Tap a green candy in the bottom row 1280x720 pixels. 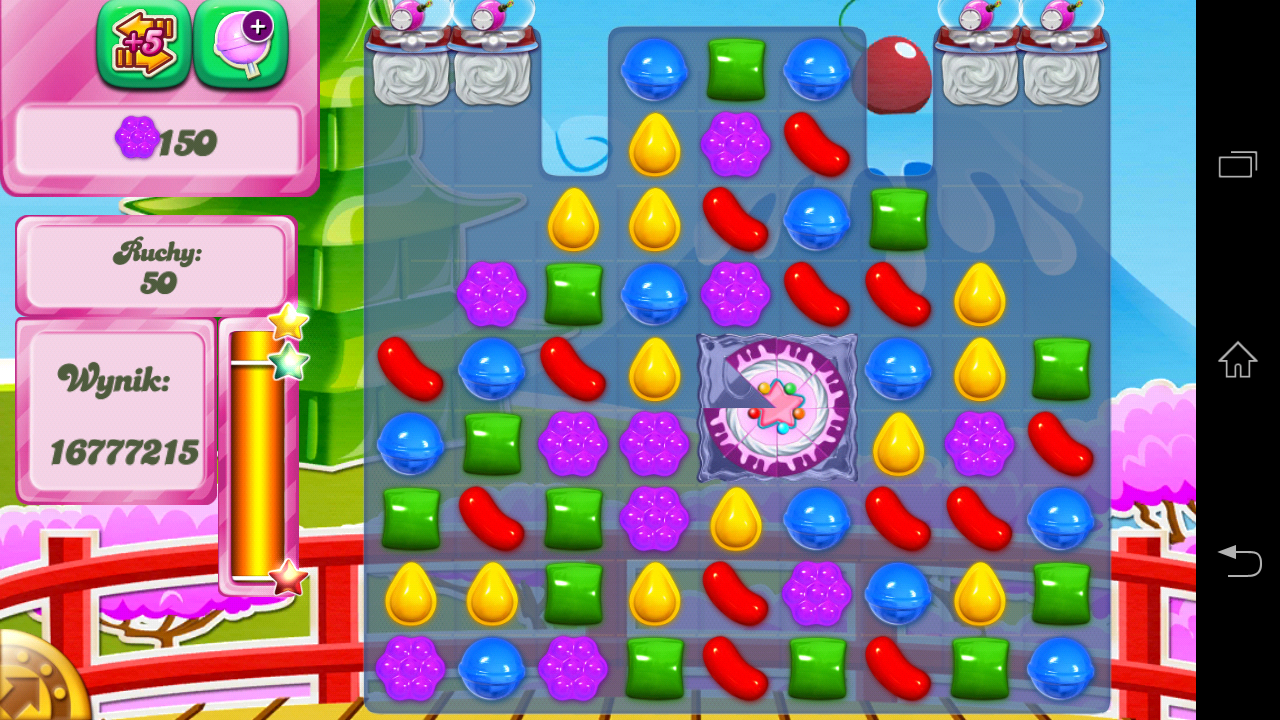(x=655, y=668)
